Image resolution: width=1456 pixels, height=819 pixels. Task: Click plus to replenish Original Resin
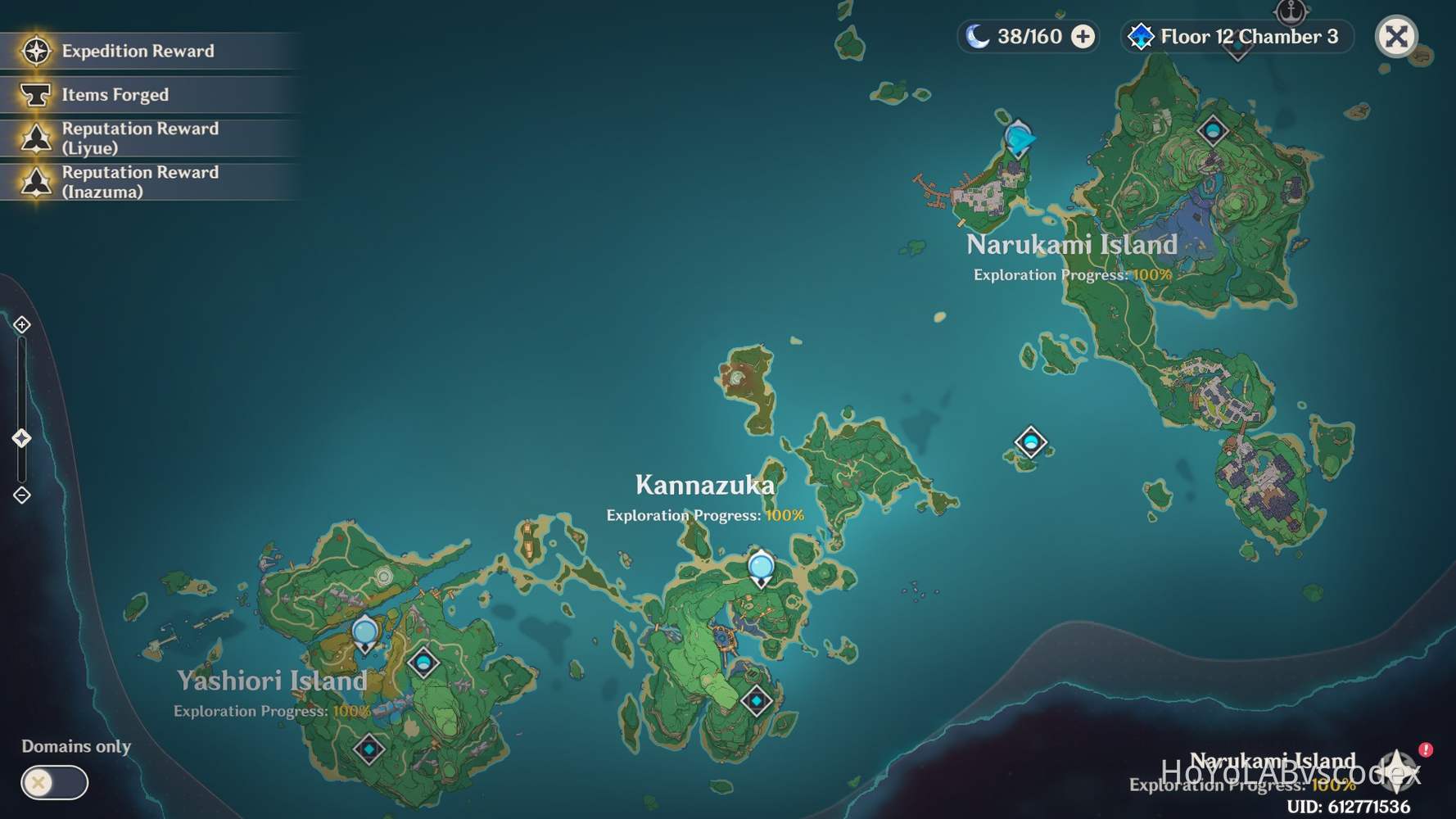[1083, 36]
